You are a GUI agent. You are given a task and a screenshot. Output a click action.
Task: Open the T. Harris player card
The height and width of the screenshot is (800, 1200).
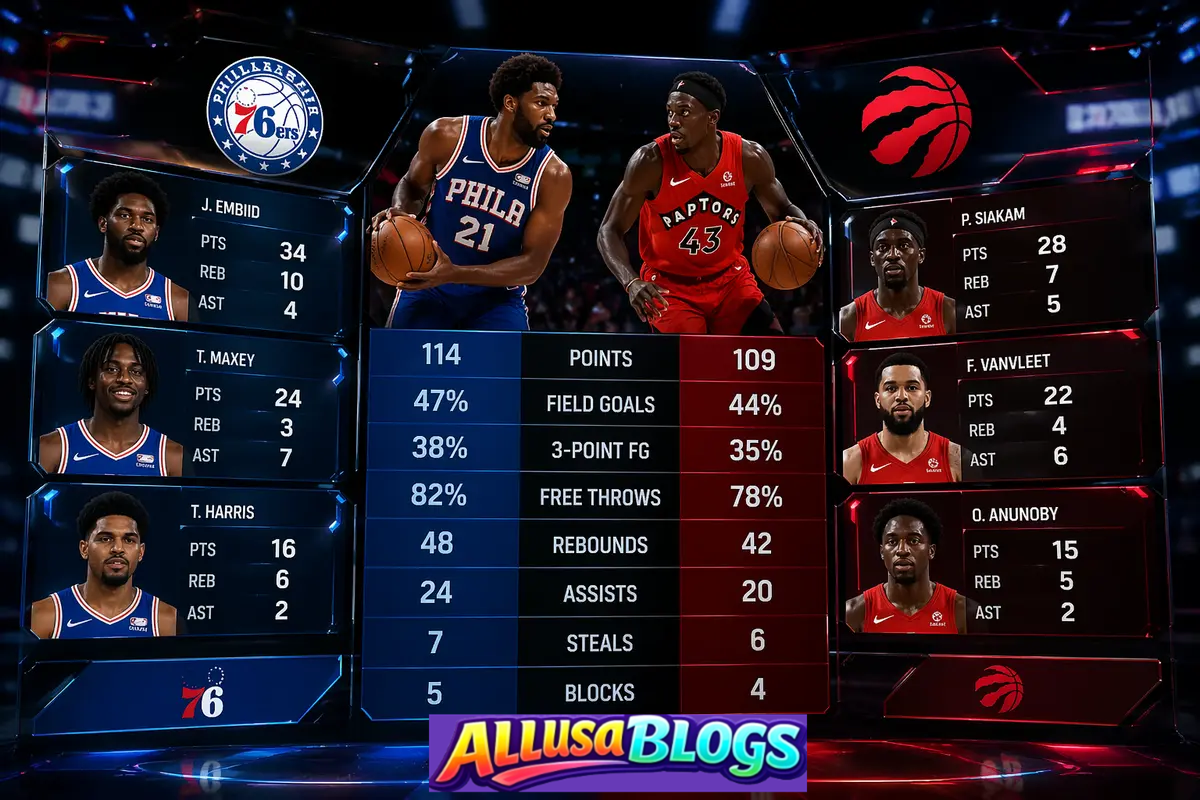click(185, 562)
